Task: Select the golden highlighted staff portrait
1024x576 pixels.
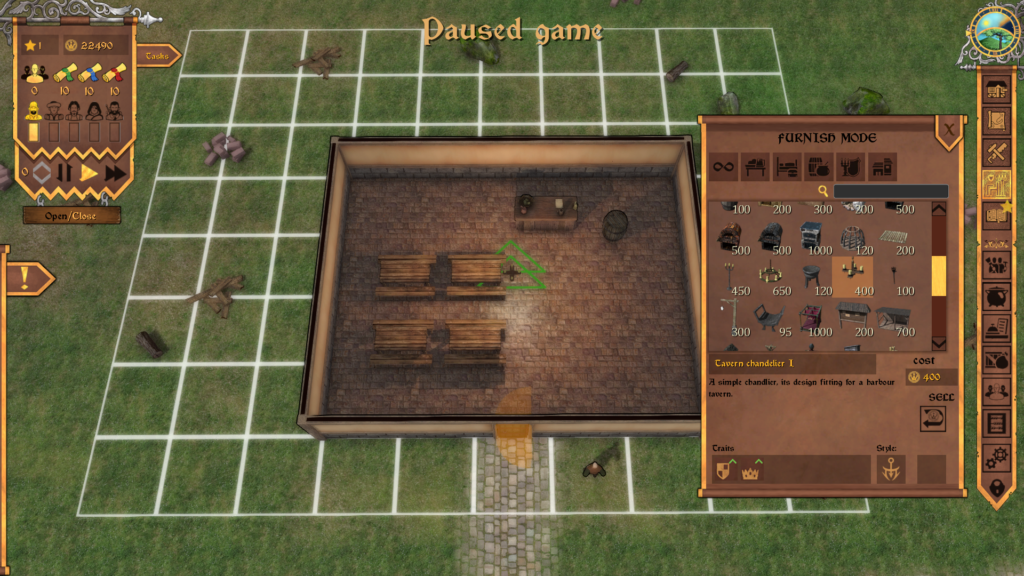Action: (33, 110)
